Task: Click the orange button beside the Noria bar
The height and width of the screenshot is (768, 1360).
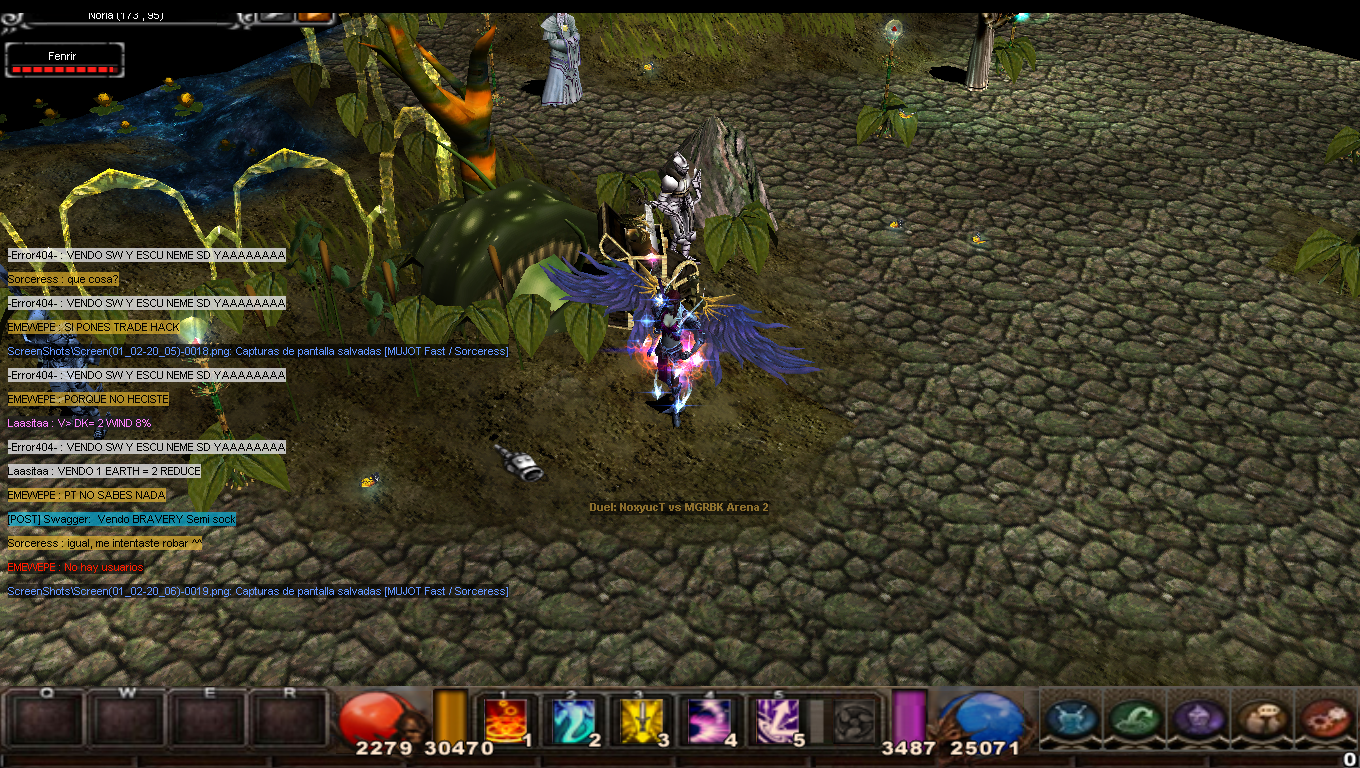Action: (x=314, y=15)
